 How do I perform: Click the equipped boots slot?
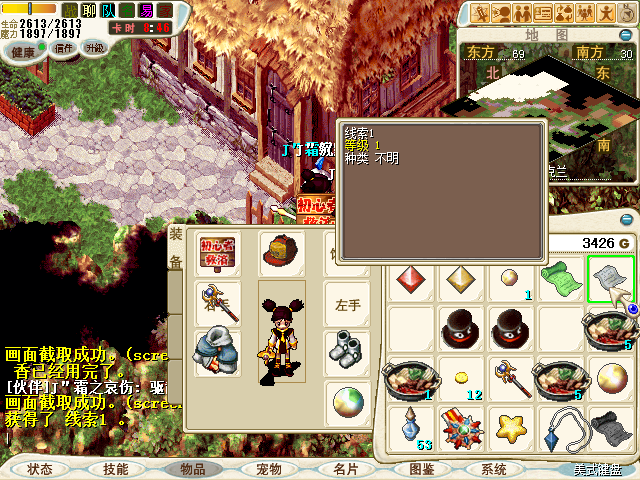347,350
